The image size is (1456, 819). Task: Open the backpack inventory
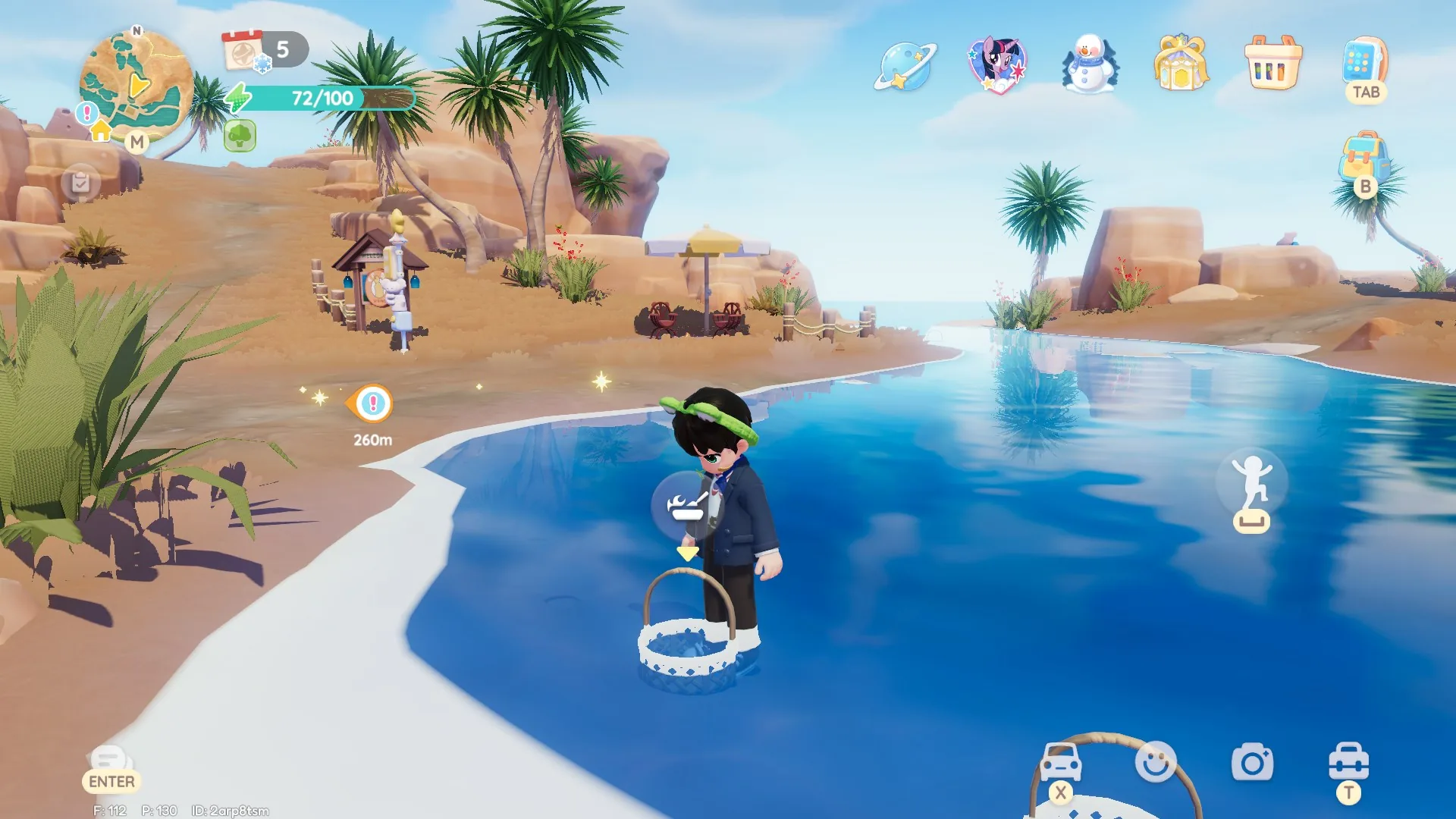coord(1363,159)
